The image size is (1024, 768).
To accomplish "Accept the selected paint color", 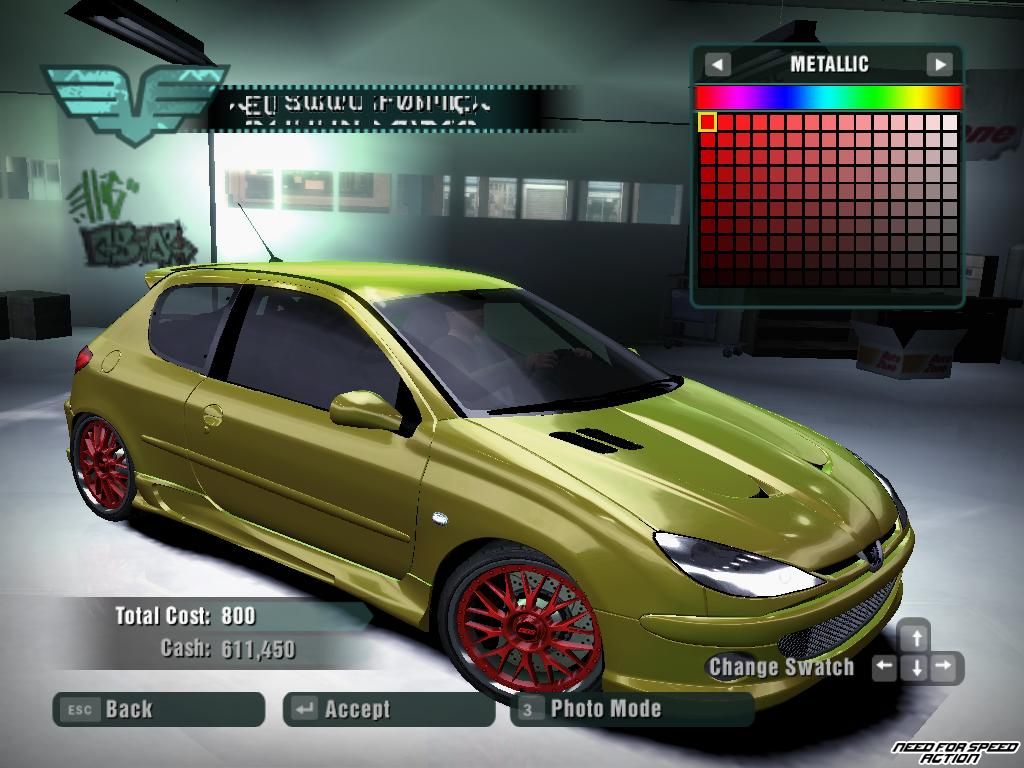I will (388, 709).
